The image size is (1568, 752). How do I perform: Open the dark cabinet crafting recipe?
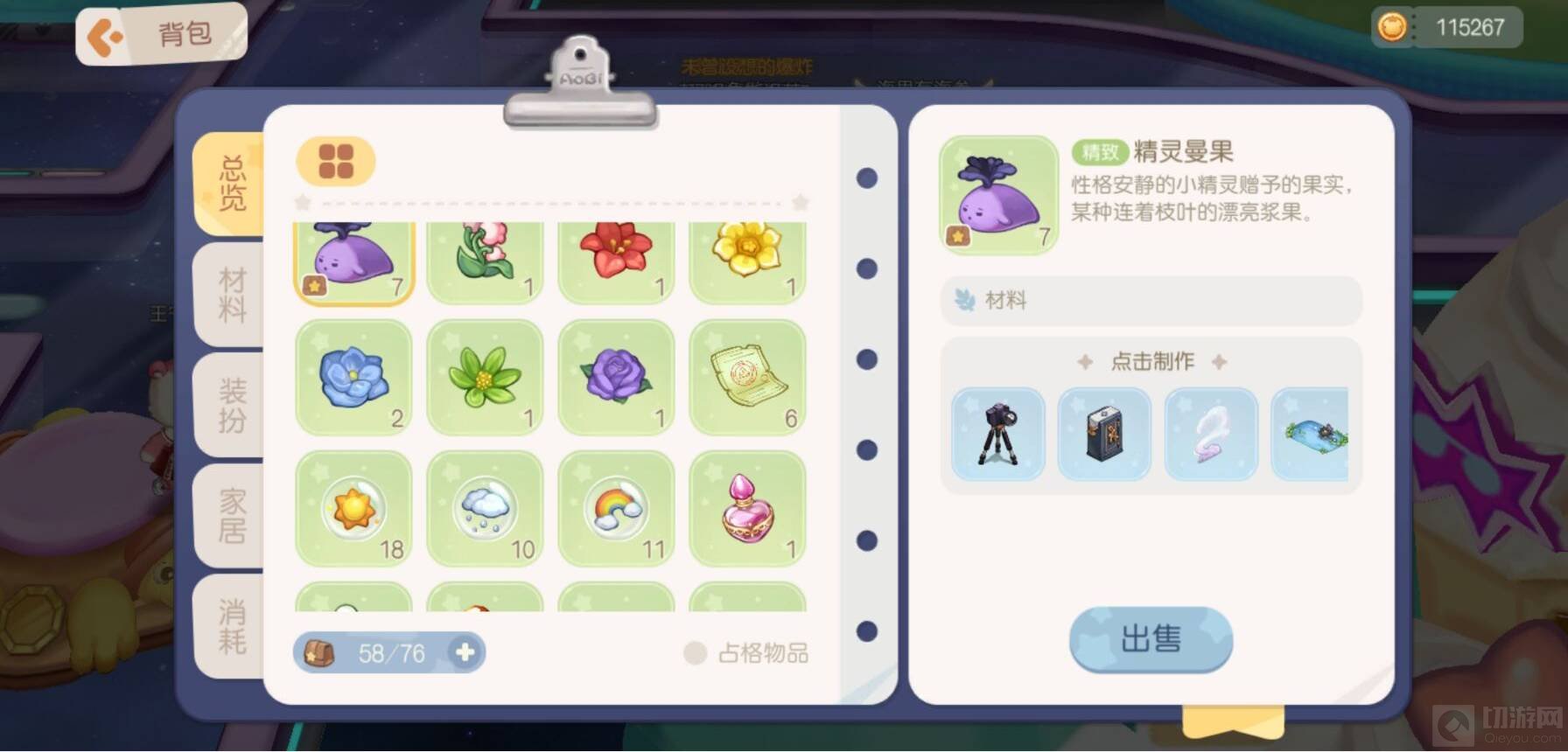pyautogui.click(x=1104, y=434)
